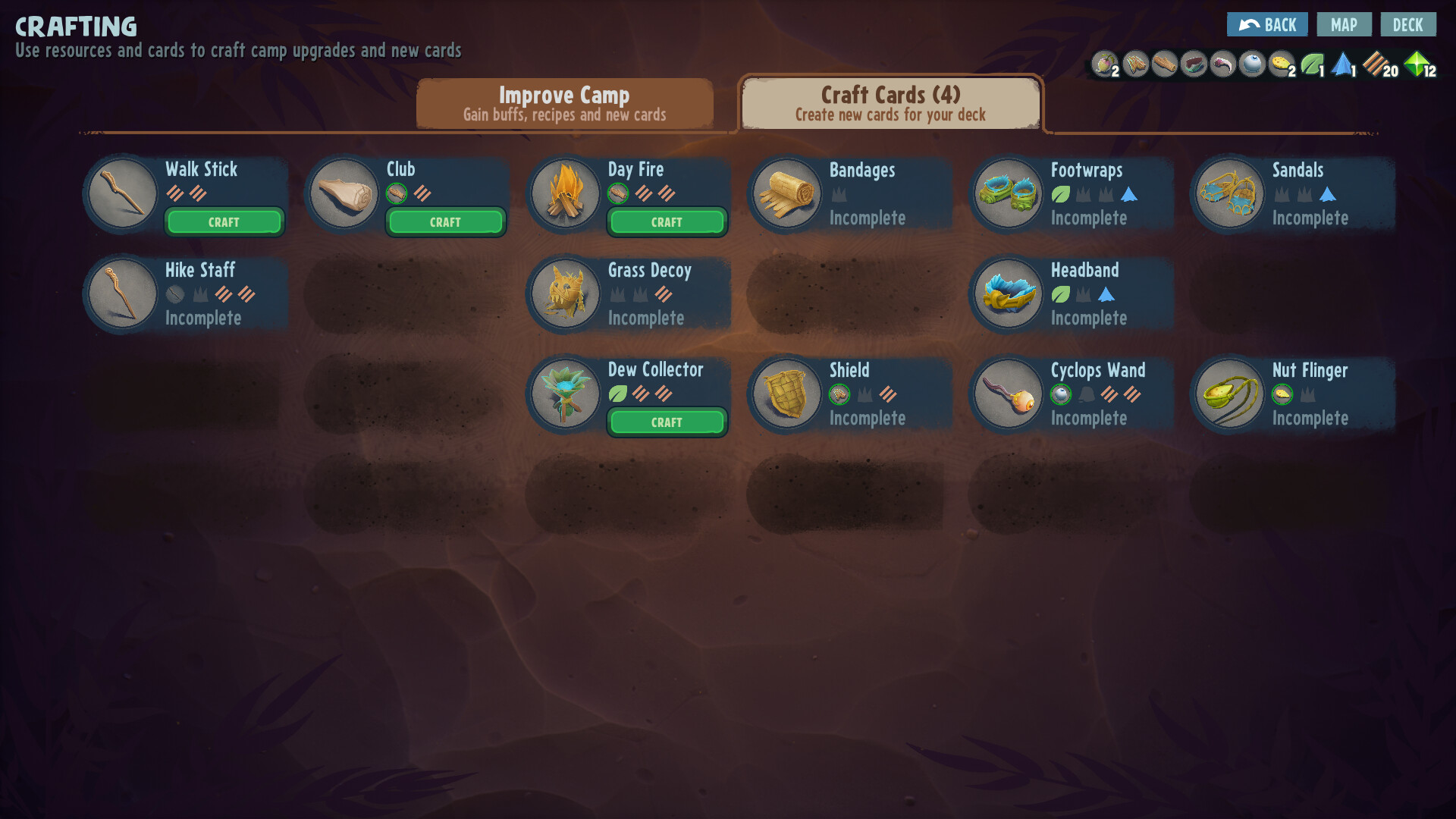Select the Hike Staff recipe
The height and width of the screenshot is (819, 1456).
[185, 294]
